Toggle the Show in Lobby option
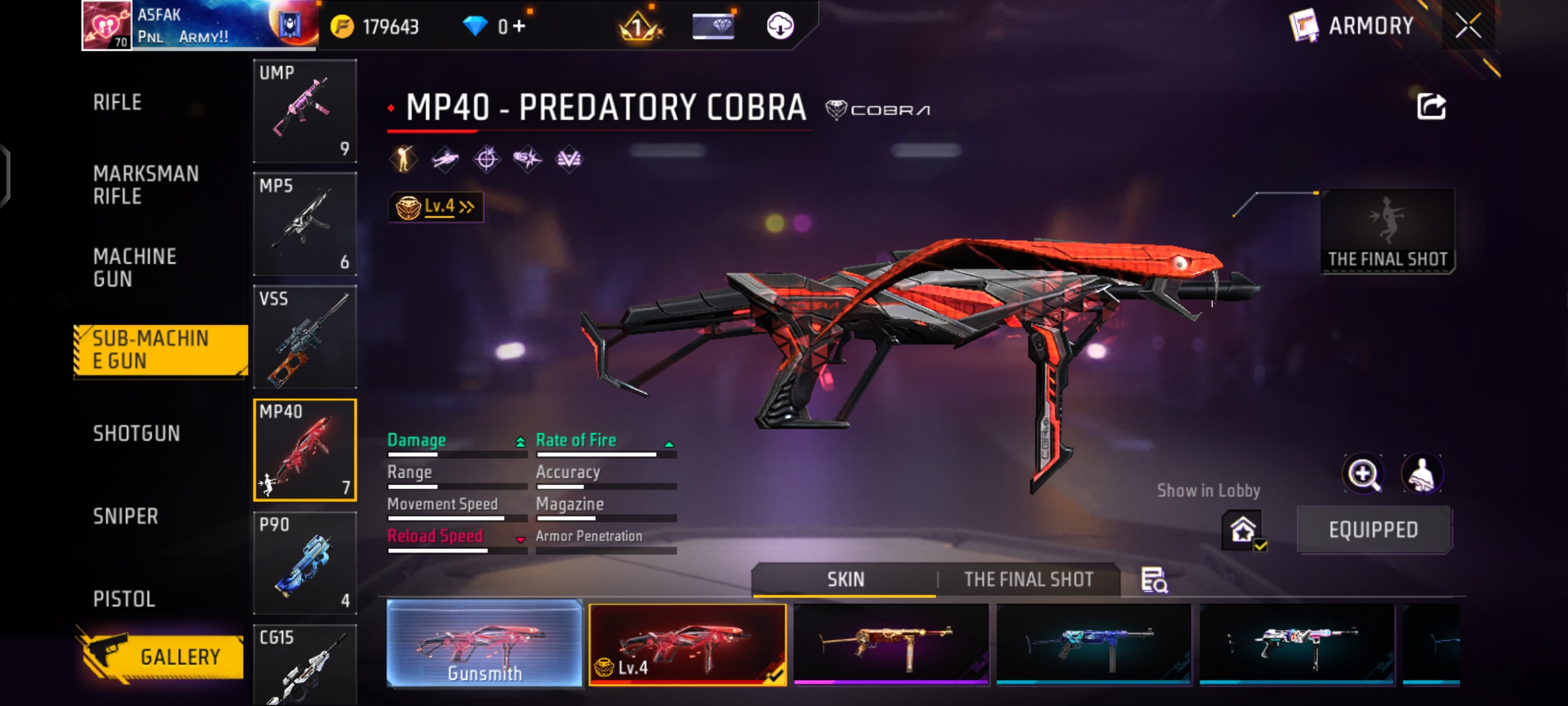The height and width of the screenshot is (706, 1568). (x=1243, y=530)
